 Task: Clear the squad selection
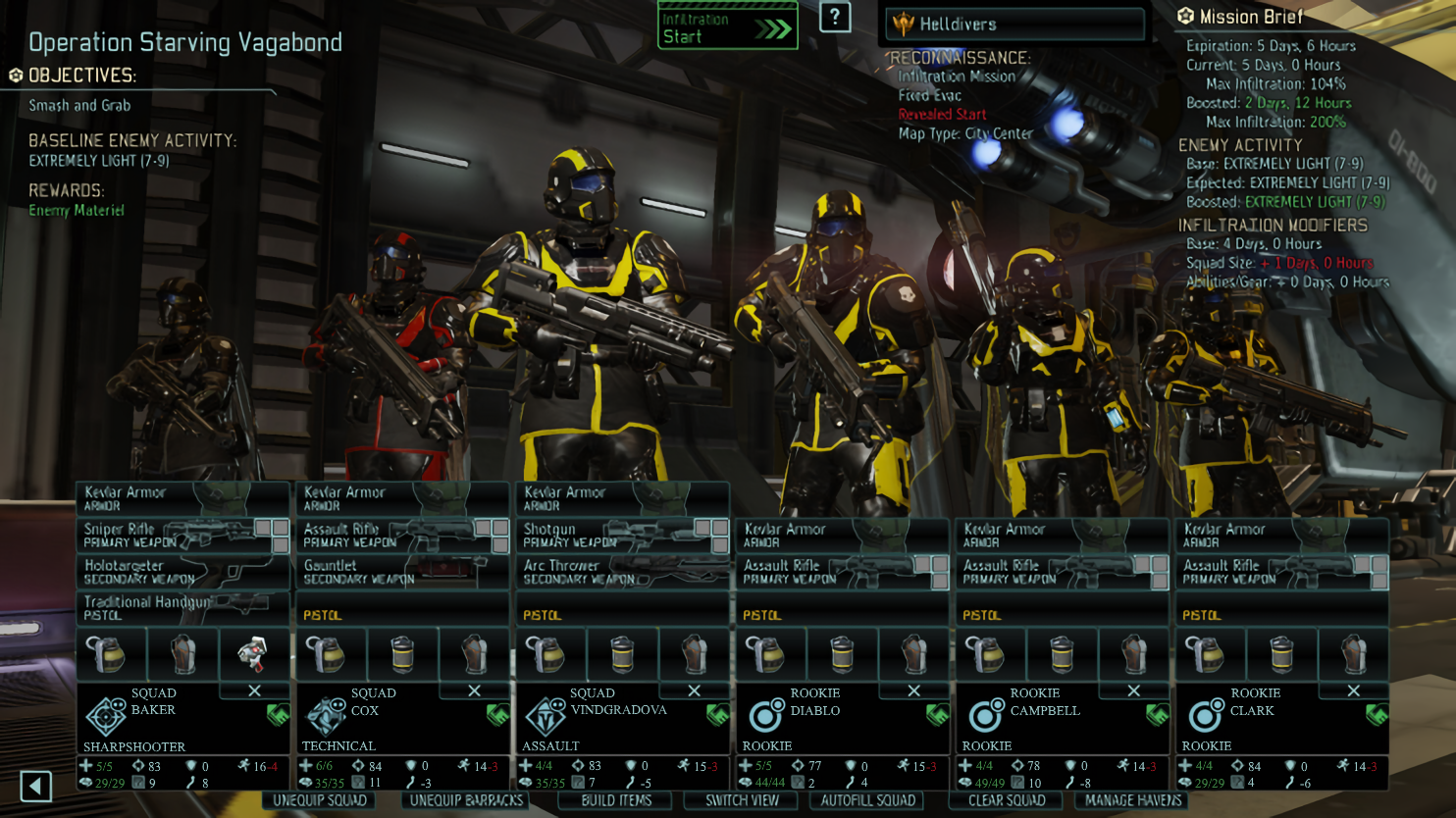coord(1007,800)
